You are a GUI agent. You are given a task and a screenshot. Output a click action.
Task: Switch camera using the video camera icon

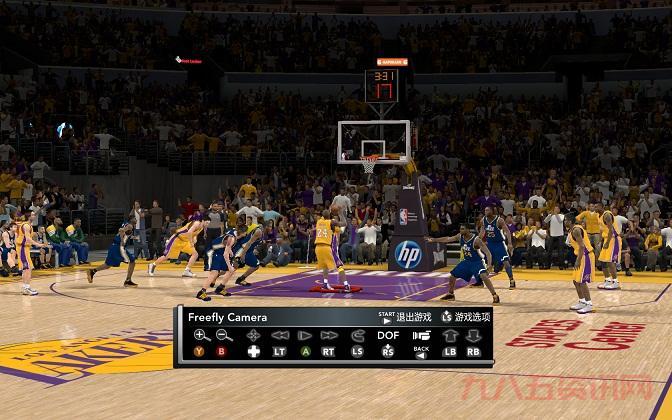click(x=421, y=335)
